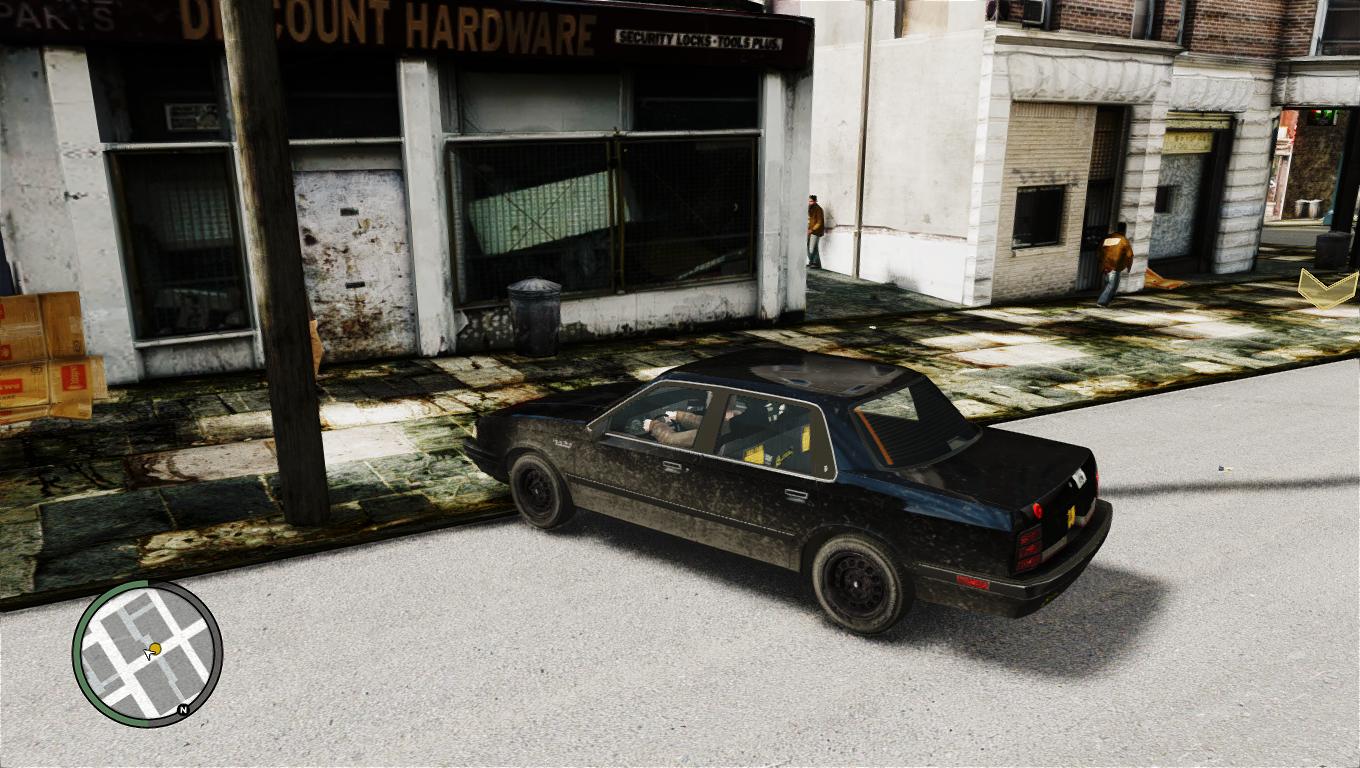Click the circular radar minimap
This screenshot has height=768, width=1360.
[147, 653]
